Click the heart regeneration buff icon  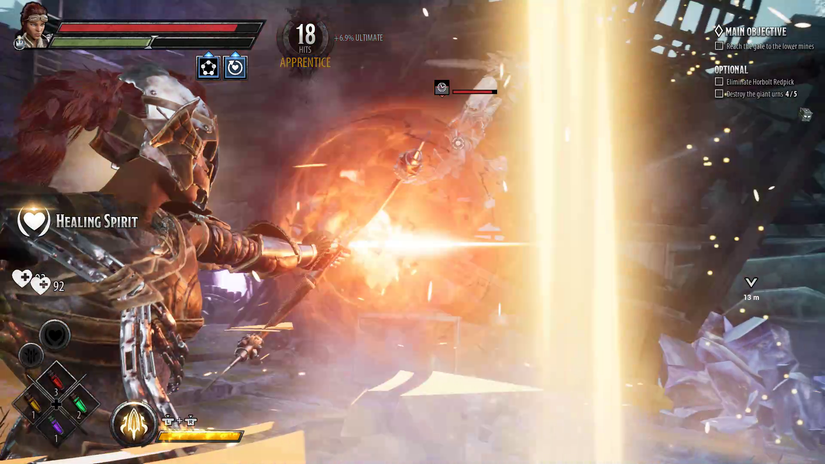(x=235, y=67)
